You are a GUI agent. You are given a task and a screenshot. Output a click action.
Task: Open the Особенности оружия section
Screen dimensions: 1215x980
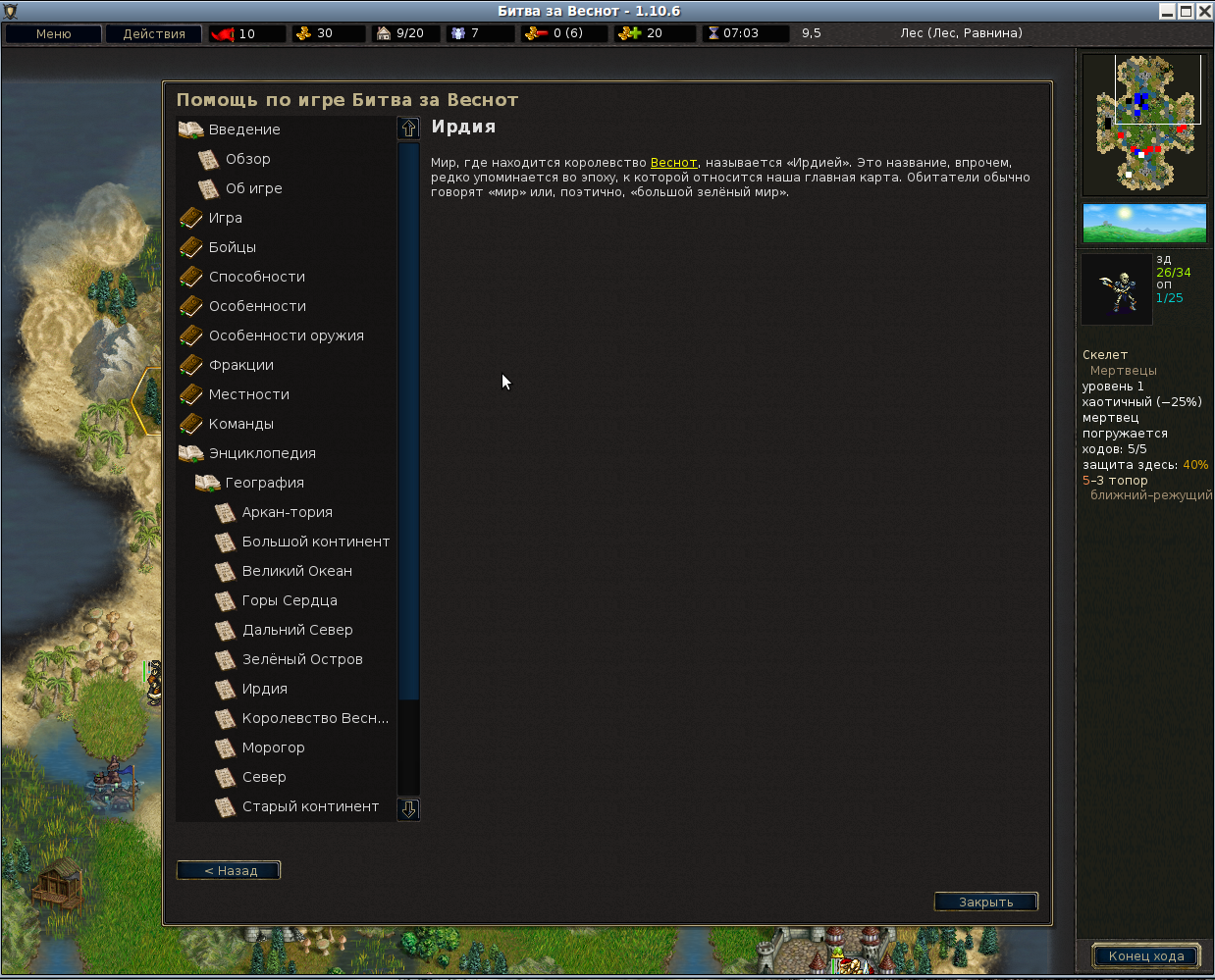(x=286, y=335)
